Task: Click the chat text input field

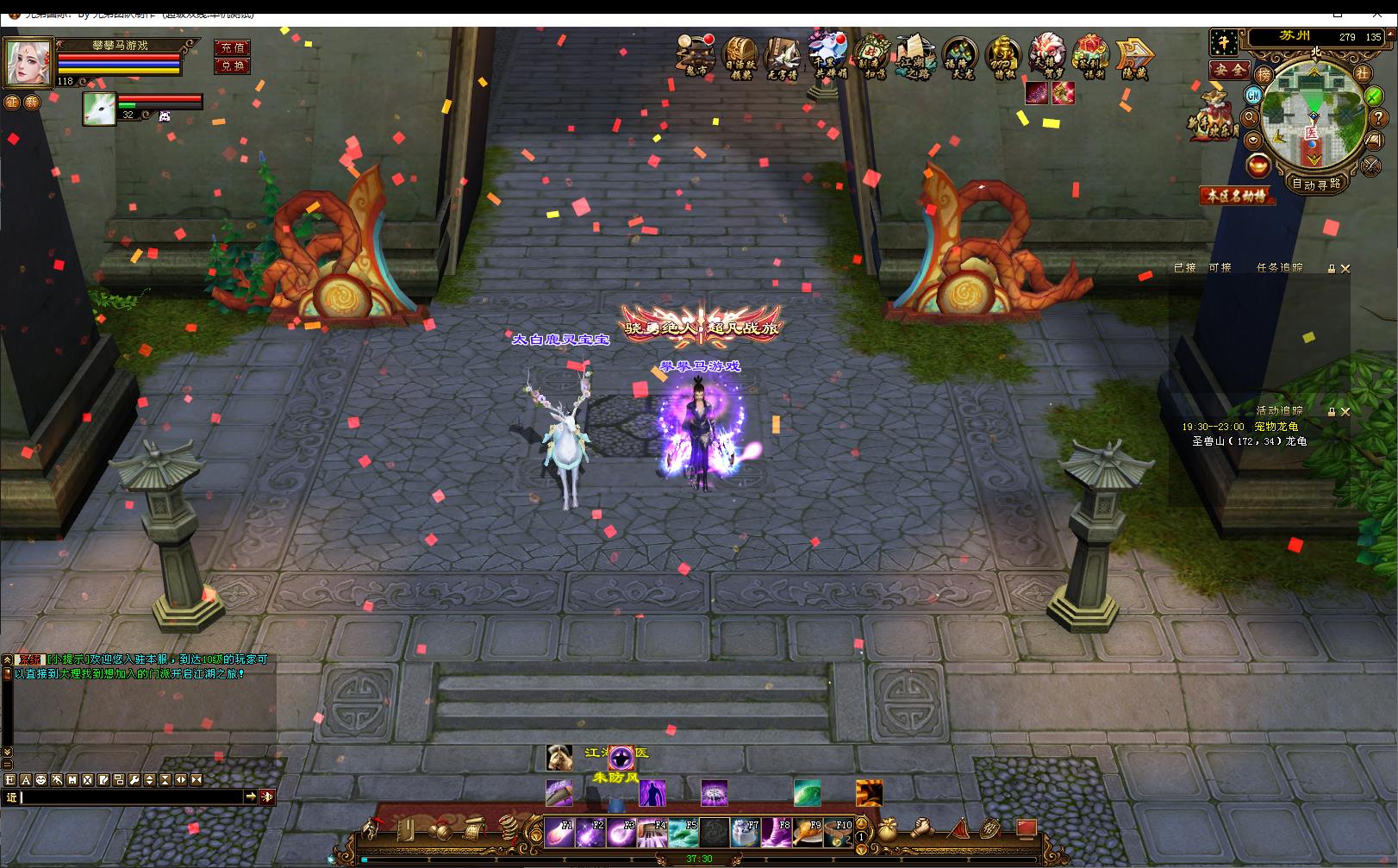Action: click(x=129, y=797)
